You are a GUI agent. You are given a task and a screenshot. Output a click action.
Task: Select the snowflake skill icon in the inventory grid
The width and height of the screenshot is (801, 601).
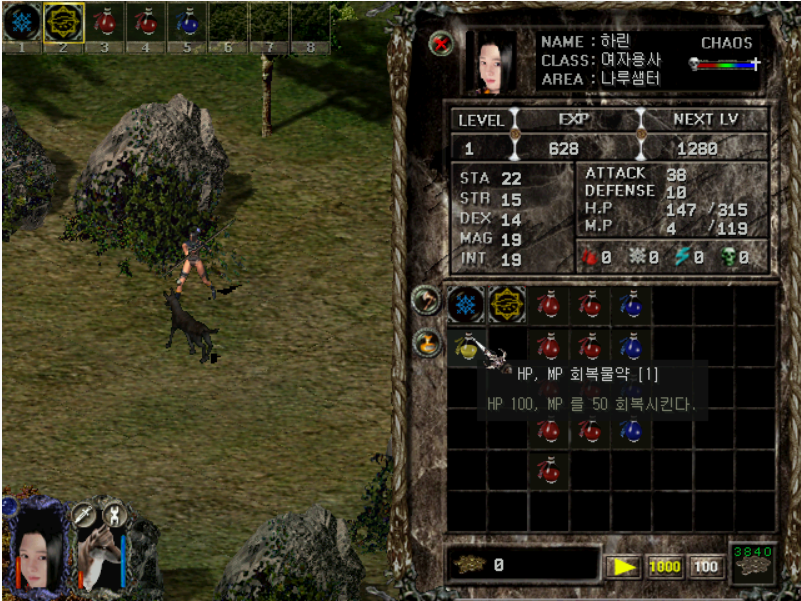point(465,304)
